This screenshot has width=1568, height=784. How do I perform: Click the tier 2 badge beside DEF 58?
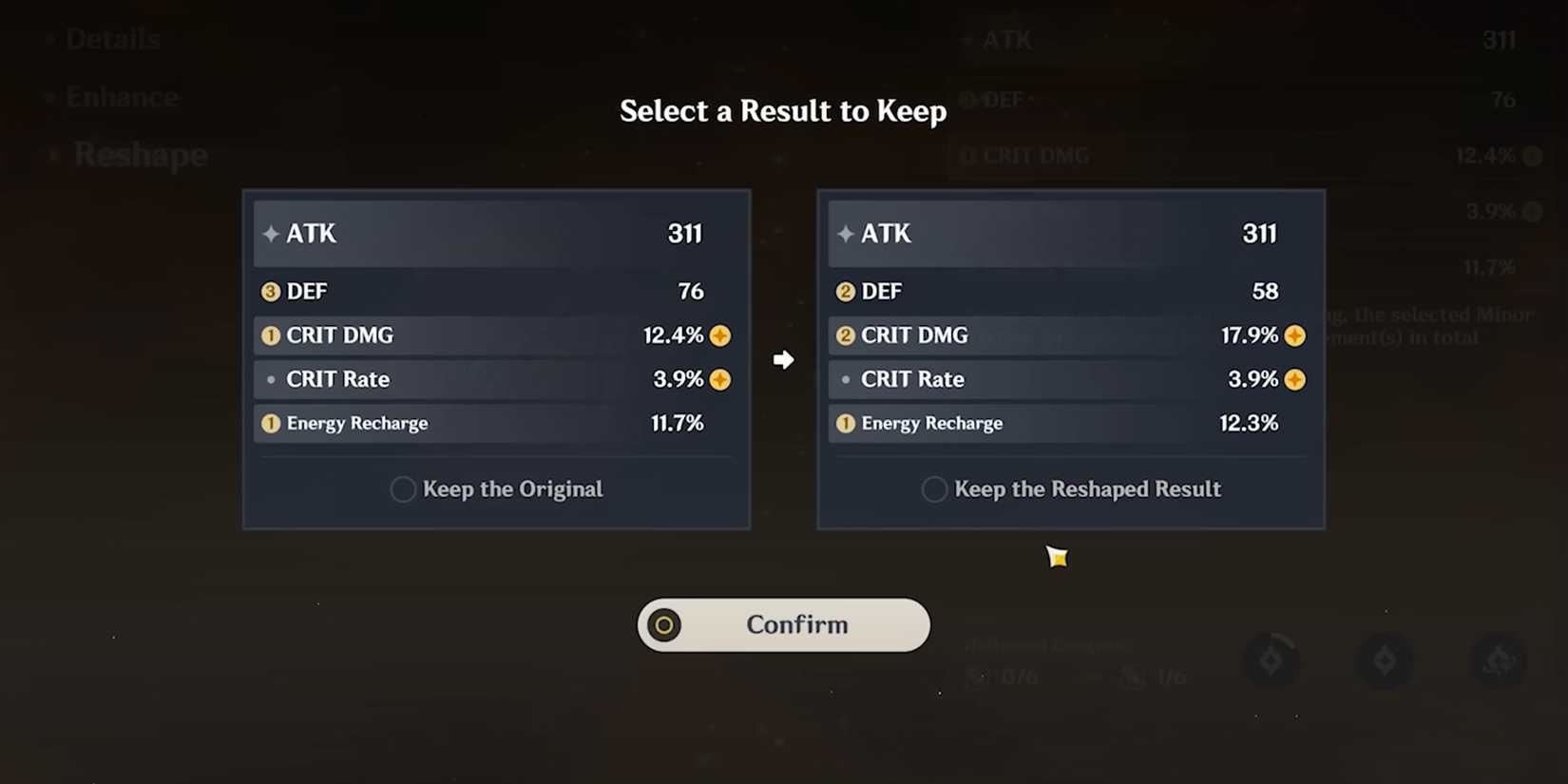[x=844, y=291]
